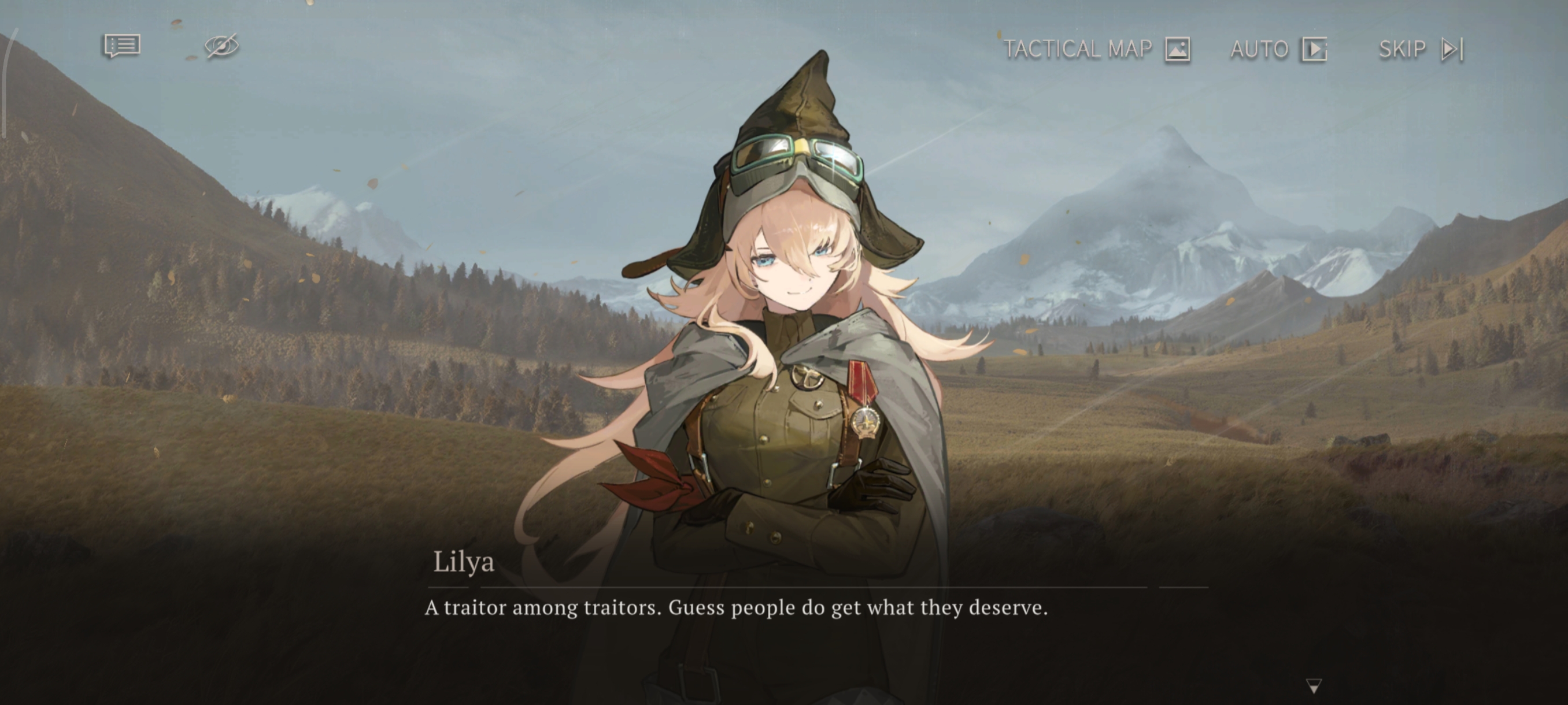Open the dialogue log icon
The width and height of the screenshot is (1568, 705).
click(x=123, y=46)
